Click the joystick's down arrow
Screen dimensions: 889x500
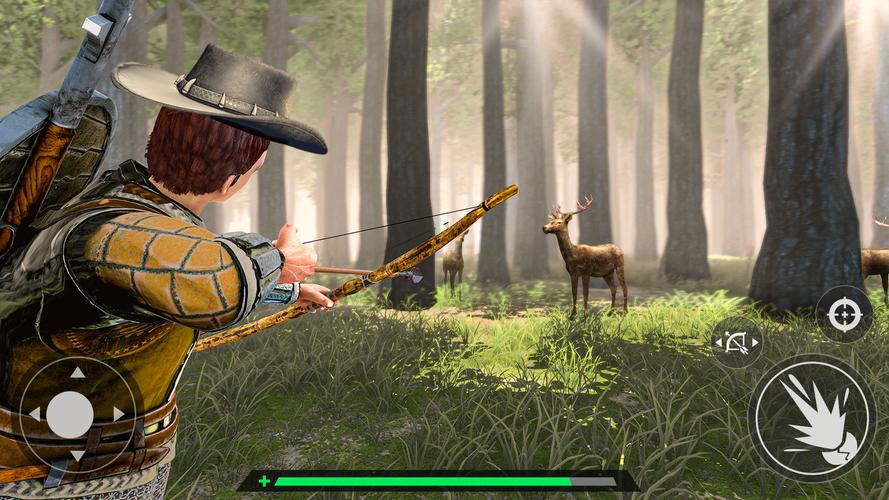pyautogui.click(x=78, y=456)
